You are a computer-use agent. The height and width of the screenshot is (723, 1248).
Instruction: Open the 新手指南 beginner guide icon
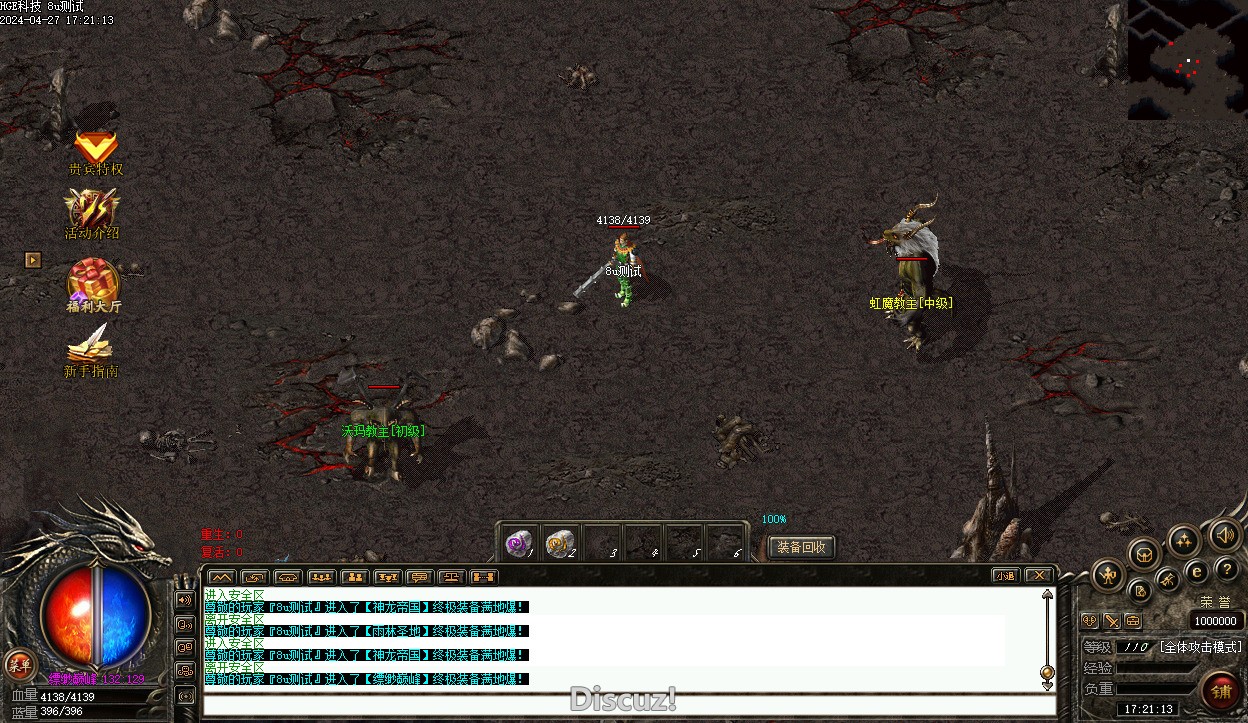(x=91, y=349)
